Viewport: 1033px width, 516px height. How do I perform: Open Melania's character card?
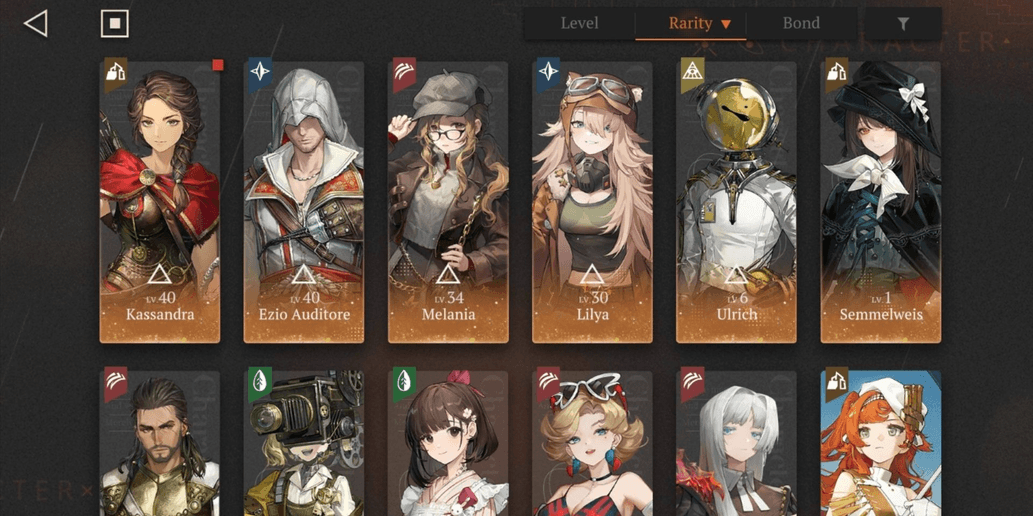tap(448, 202)
